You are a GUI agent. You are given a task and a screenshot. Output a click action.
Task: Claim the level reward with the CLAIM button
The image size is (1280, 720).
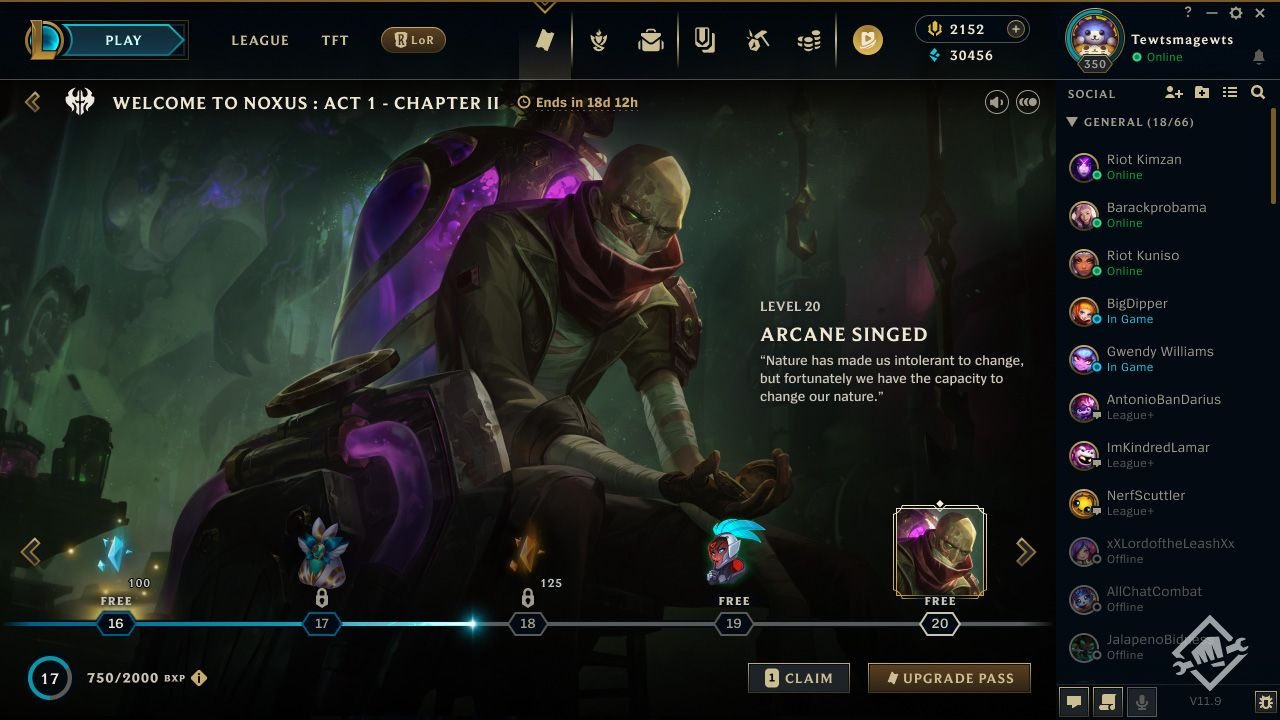point(798,677)
